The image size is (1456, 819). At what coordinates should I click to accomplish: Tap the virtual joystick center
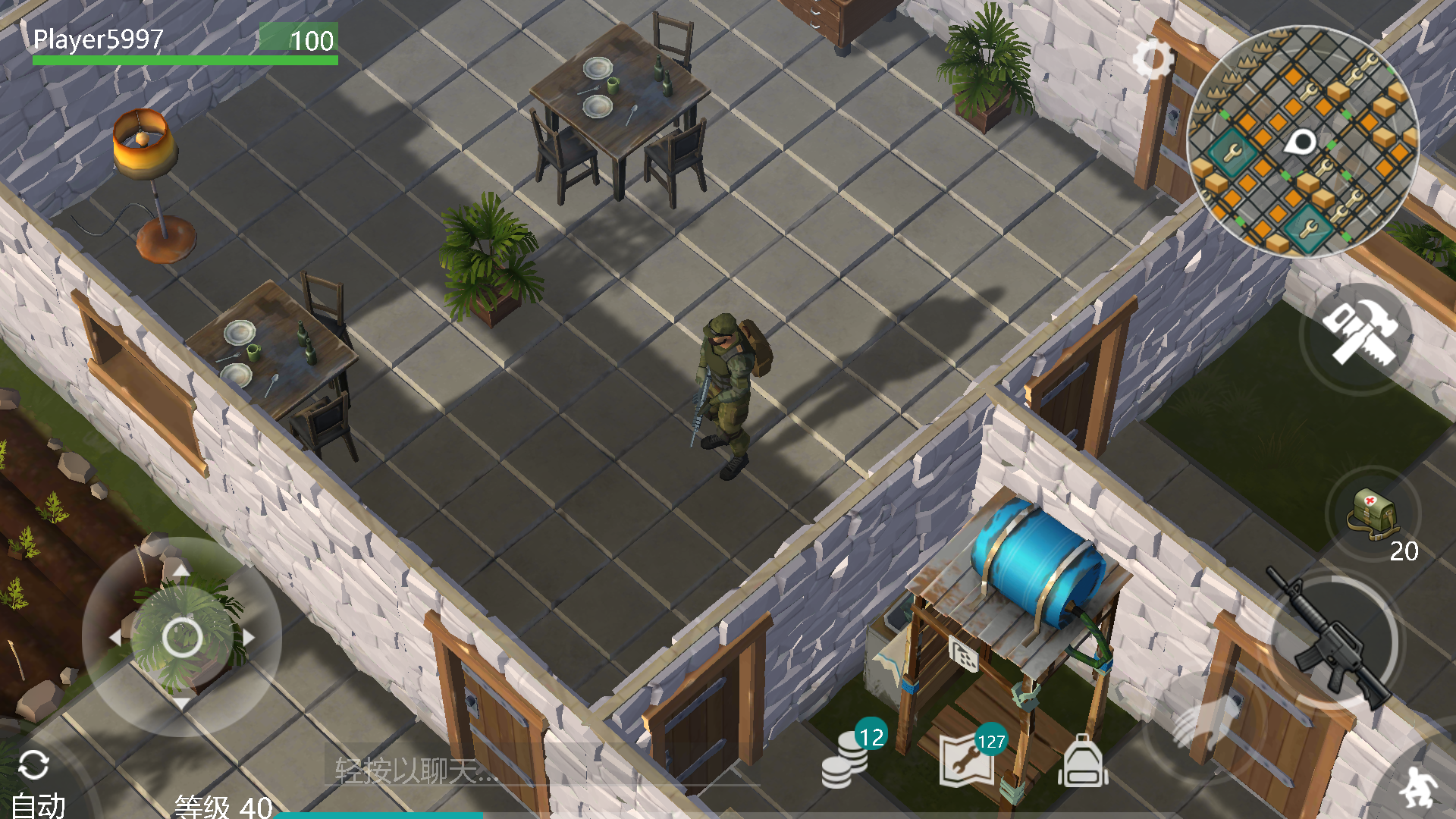pyautogui.click(x=182, y=637)
